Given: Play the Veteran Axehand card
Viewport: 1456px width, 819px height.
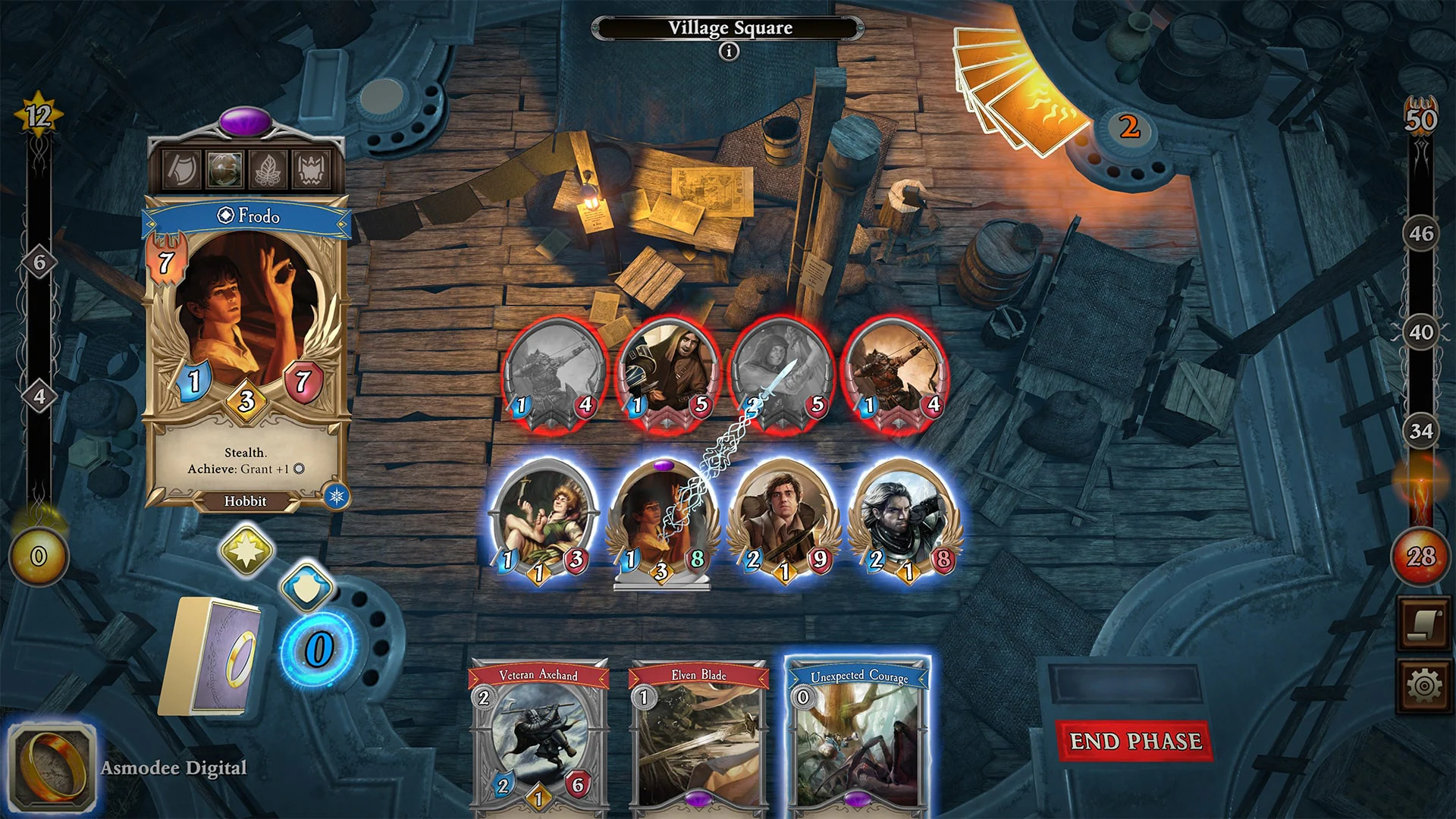Looking at the screenshot, I should (538, 739).
